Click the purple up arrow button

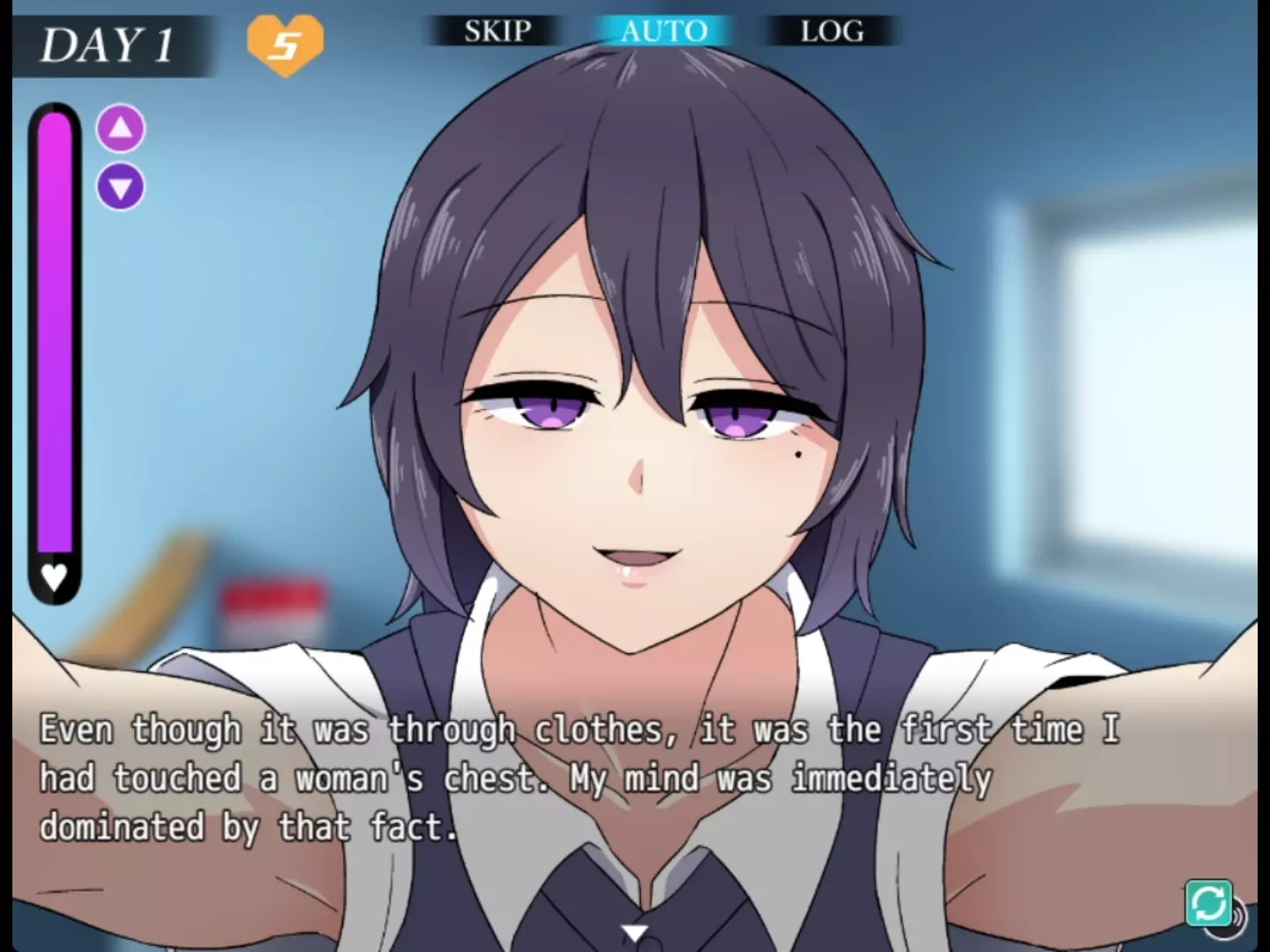click(121, 129)
